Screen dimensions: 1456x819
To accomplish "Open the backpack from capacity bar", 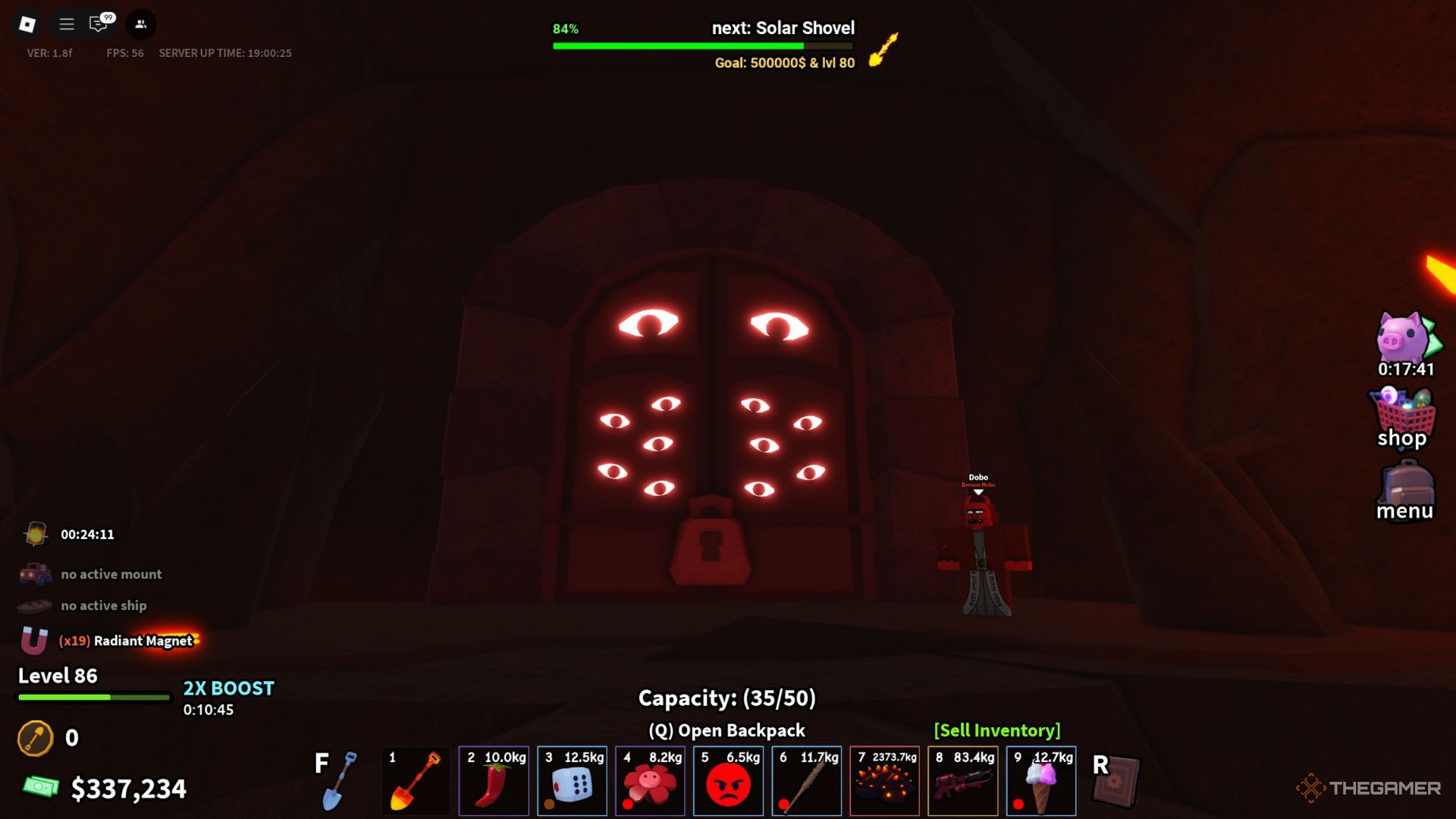I will tap(726, 730).
